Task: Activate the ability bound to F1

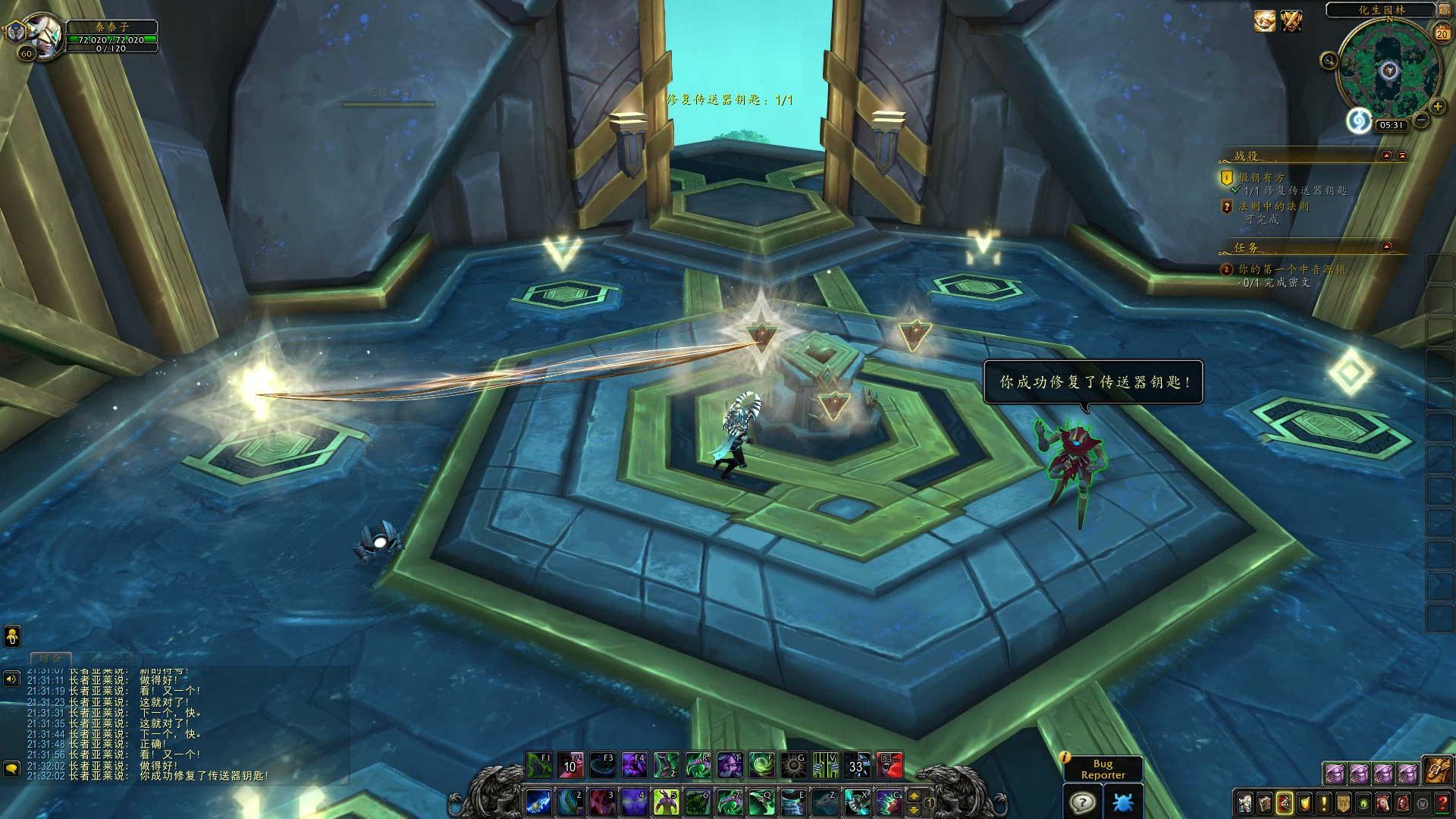Action: tap(539, 765)
